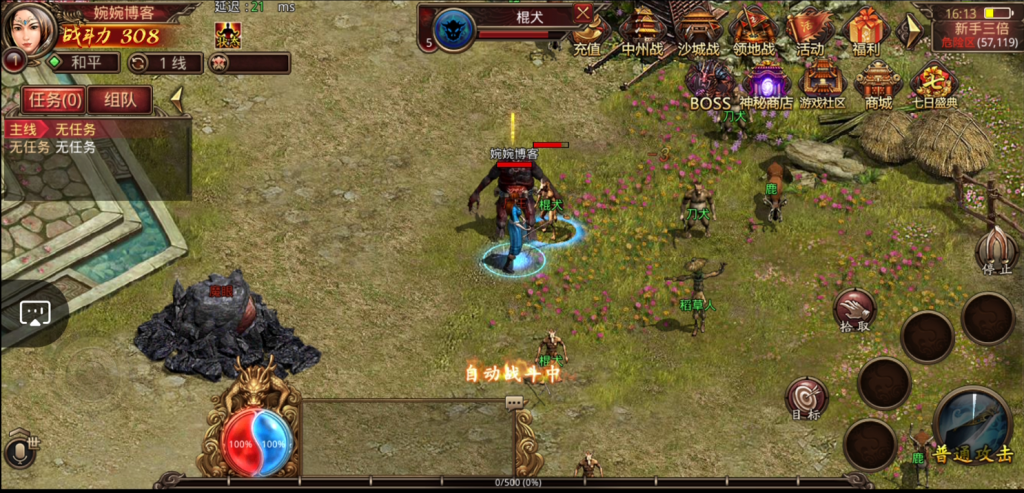This screenshot has height=493, width=1024.
Task: Open the 沙城战 siege icon
Action: click(698, 31)
